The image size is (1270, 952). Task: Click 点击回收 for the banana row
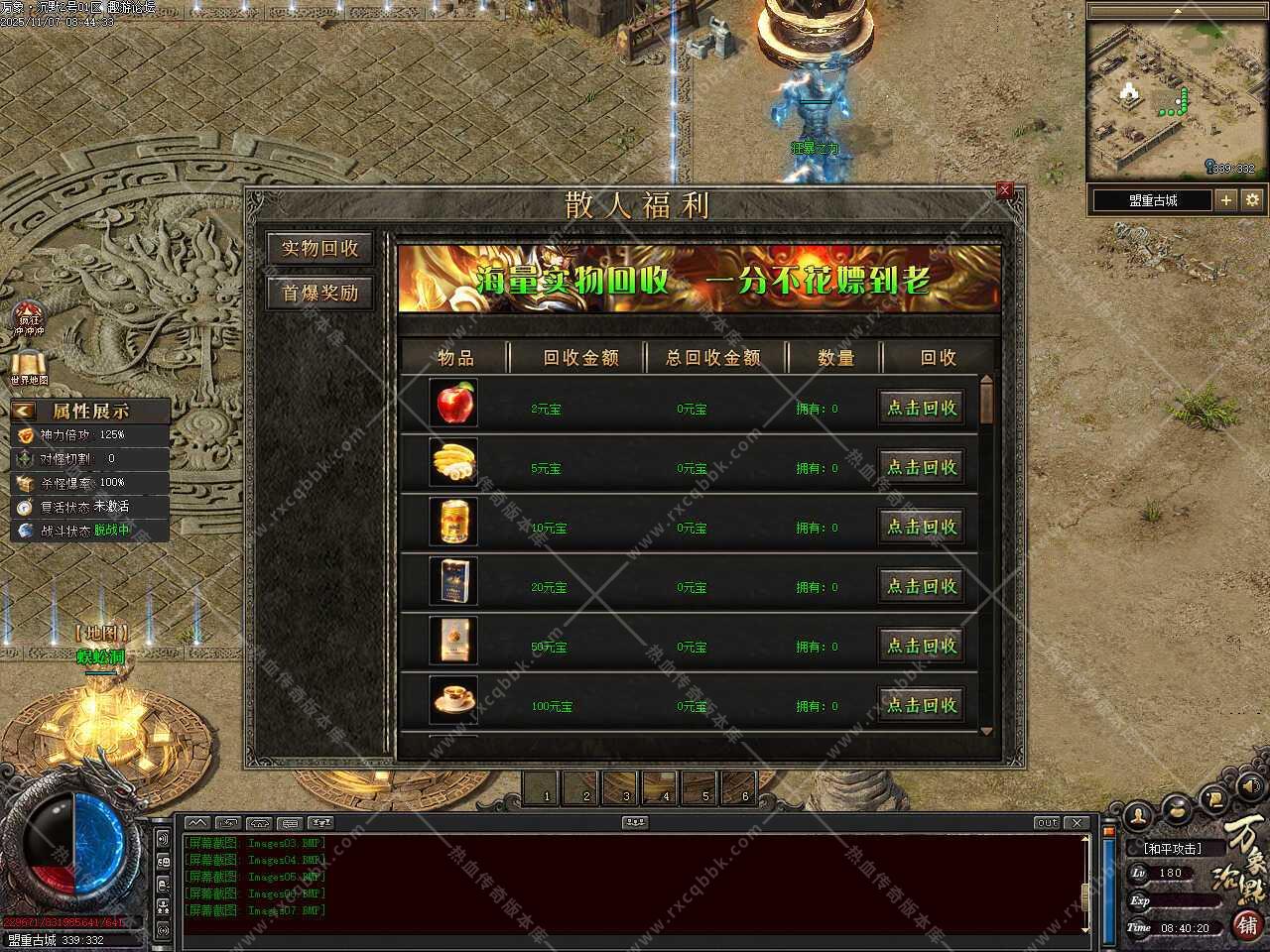point(922,467)
